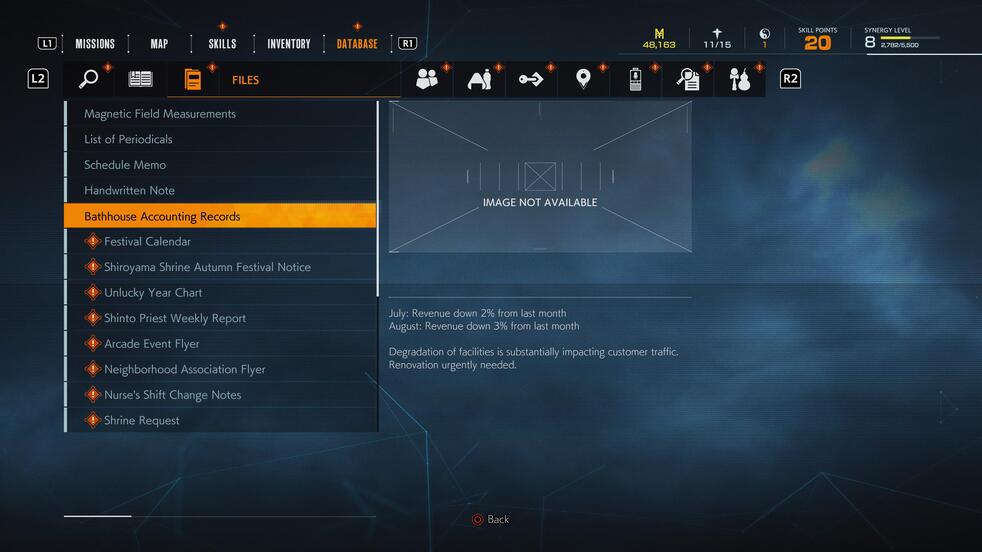Viewport: 982px width, 552px height.
Task: Select the Shrine Request file
Action: (142, 421)
